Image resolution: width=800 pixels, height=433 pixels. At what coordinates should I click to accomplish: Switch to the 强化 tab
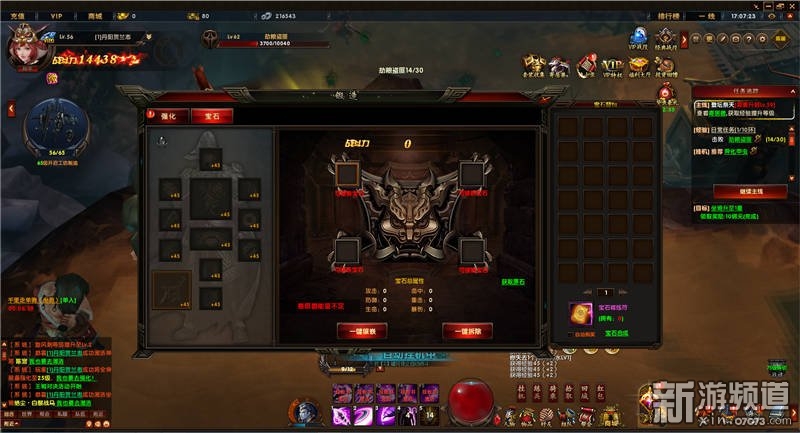click(x=168, y=116)
